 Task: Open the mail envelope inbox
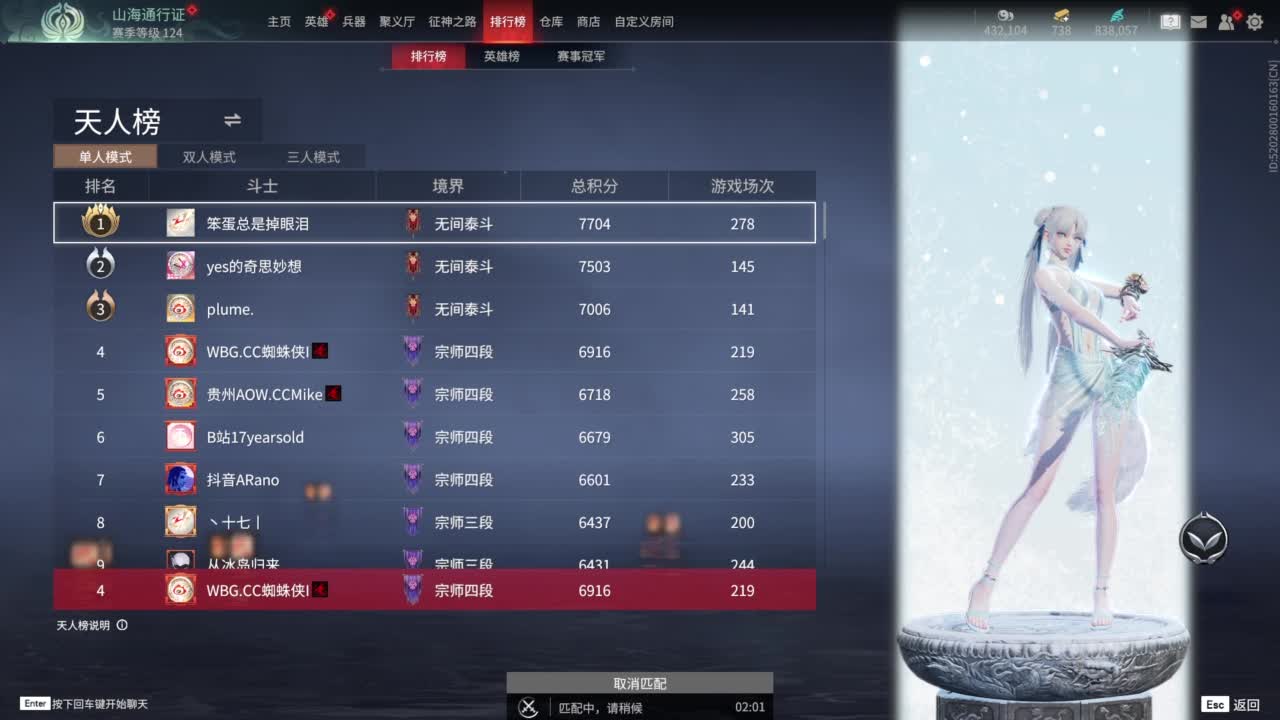pyautogui.click(x=1199, y=21)
